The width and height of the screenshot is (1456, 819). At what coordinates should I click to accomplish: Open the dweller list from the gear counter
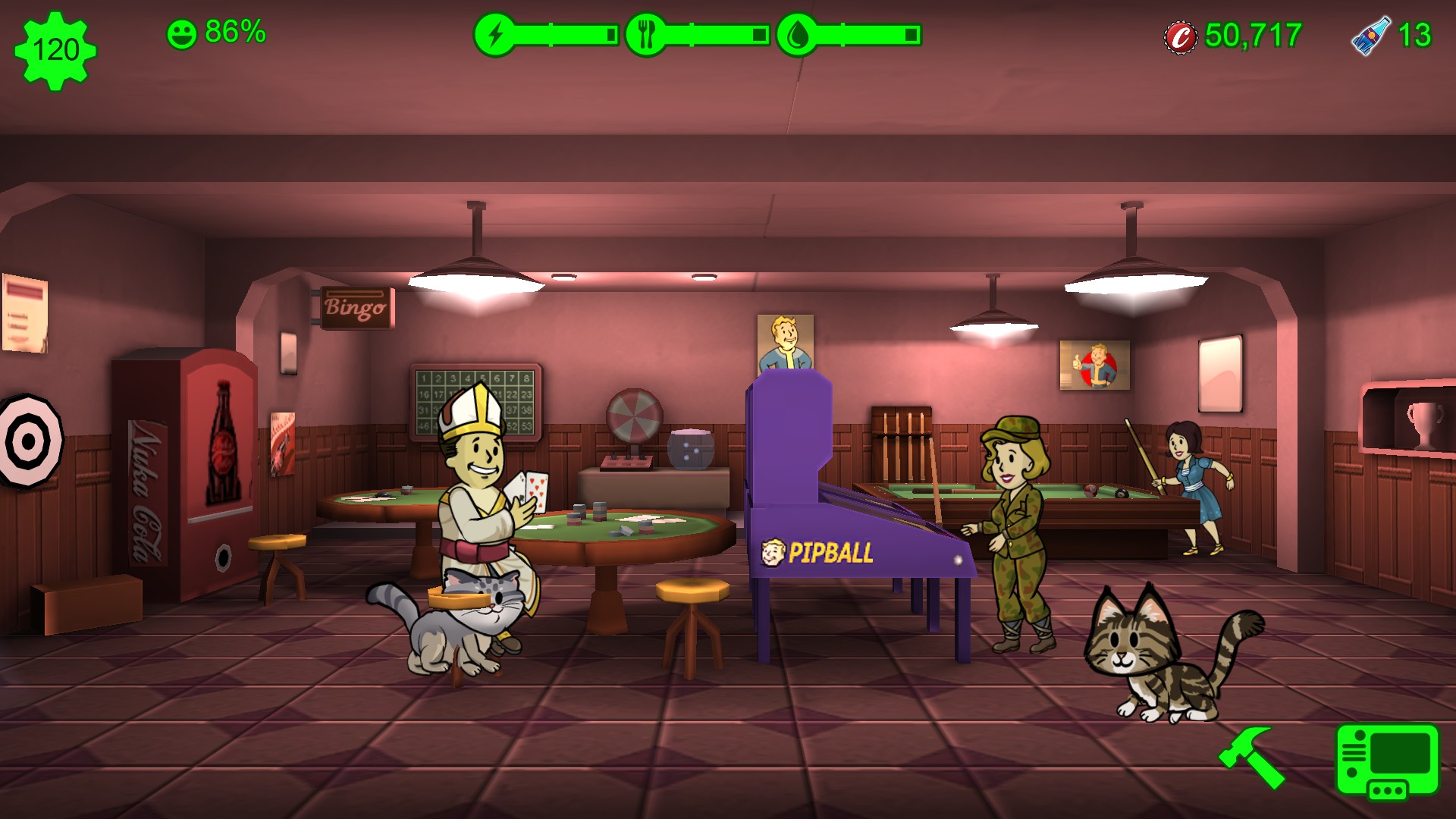pos(55,50)
